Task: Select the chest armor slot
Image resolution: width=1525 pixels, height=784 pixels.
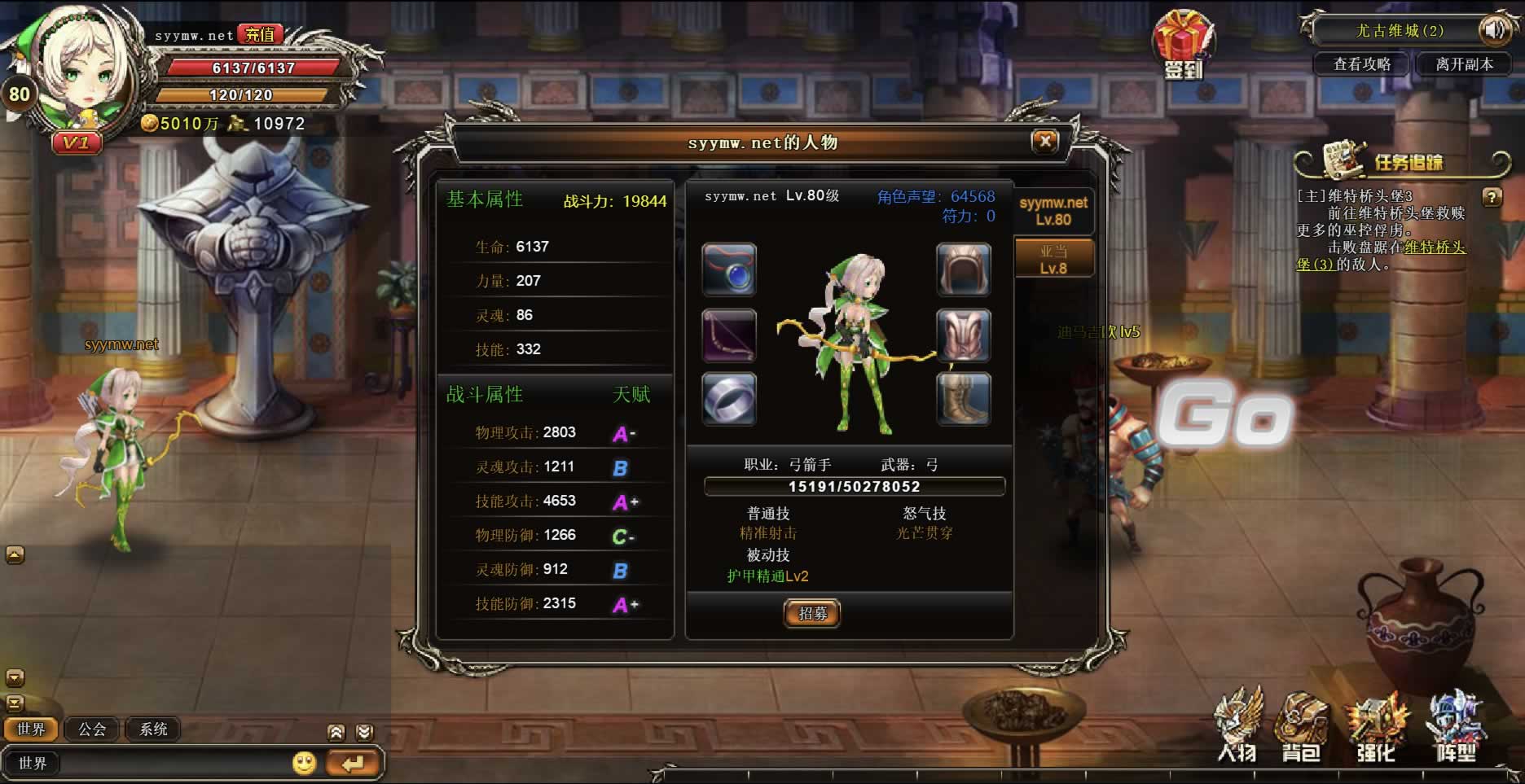Action: point(964,335)
